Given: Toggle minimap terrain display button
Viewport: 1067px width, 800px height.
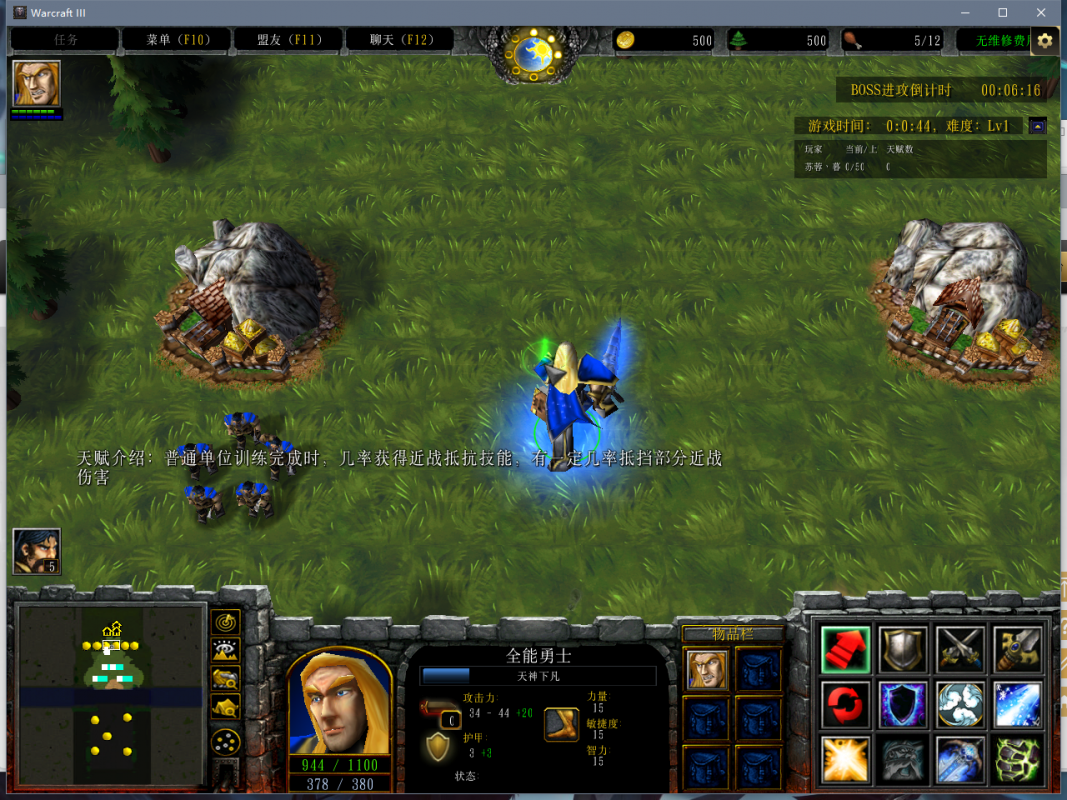Looking at the screenshot, I should point(227,651).
